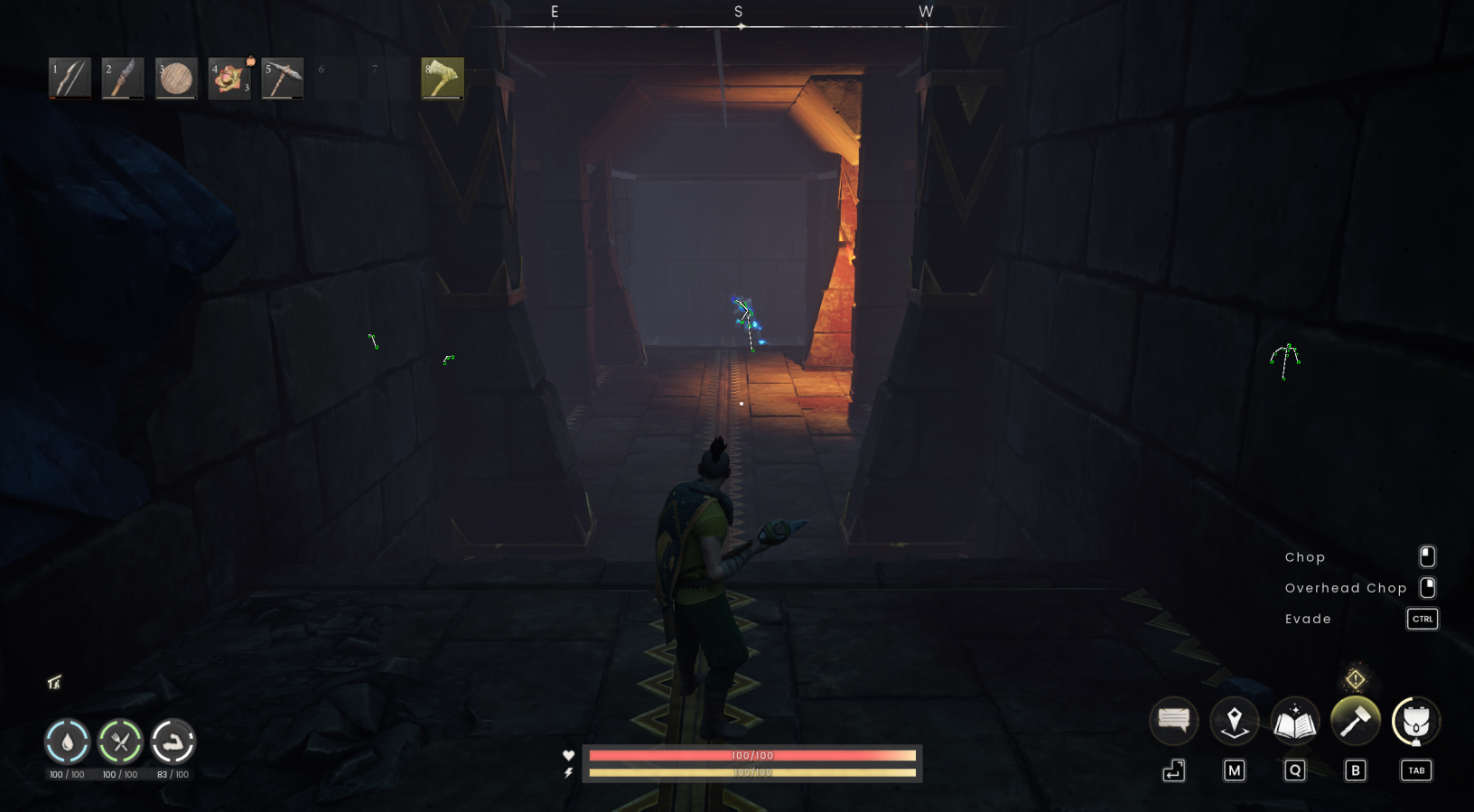The height and width of the screenshot is (812, 1474).
Task: Open the backpack inventory icon
Action: coord(1415,720)
